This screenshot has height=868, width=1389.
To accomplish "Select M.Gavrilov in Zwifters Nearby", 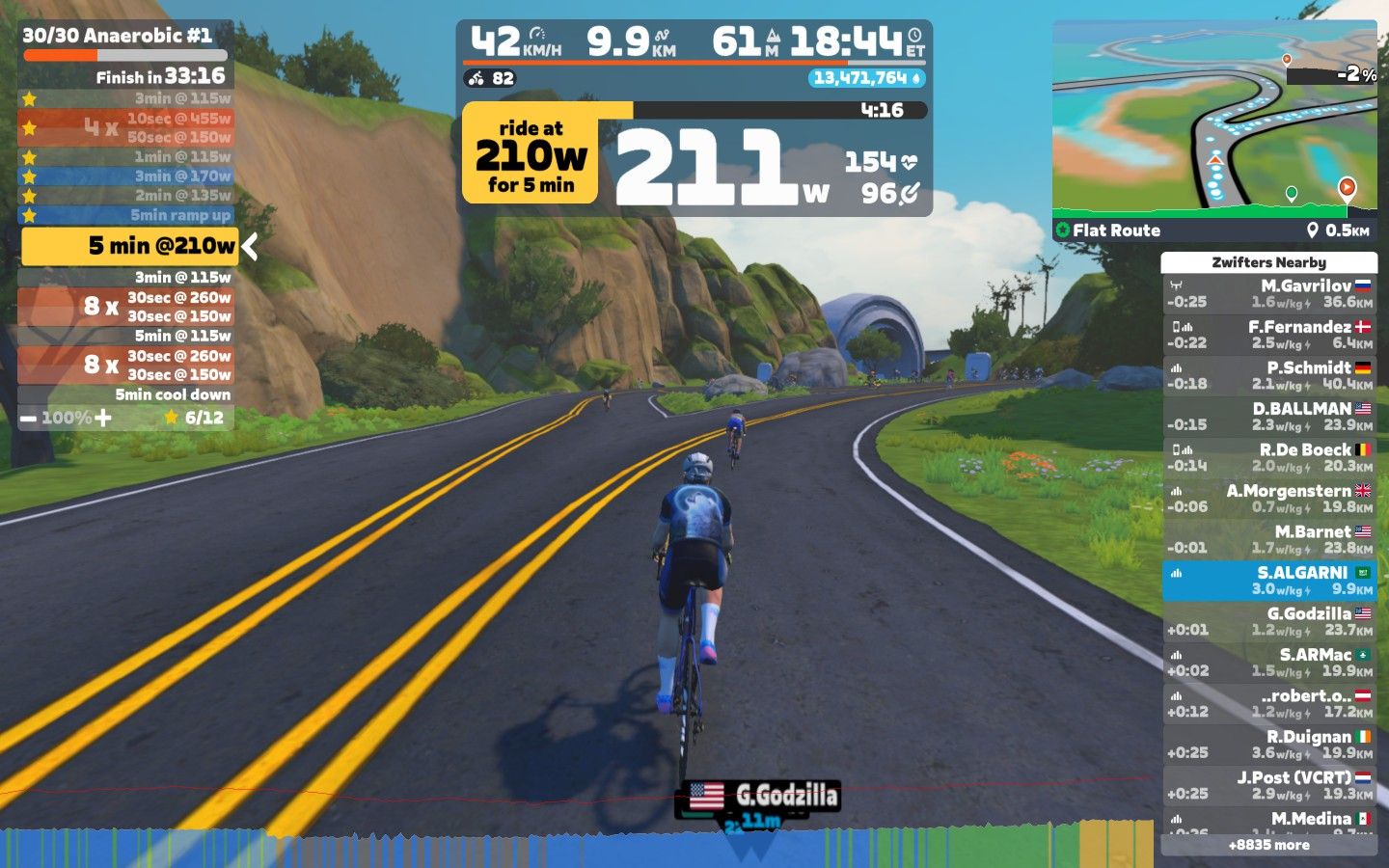I will pos(1268,293).
